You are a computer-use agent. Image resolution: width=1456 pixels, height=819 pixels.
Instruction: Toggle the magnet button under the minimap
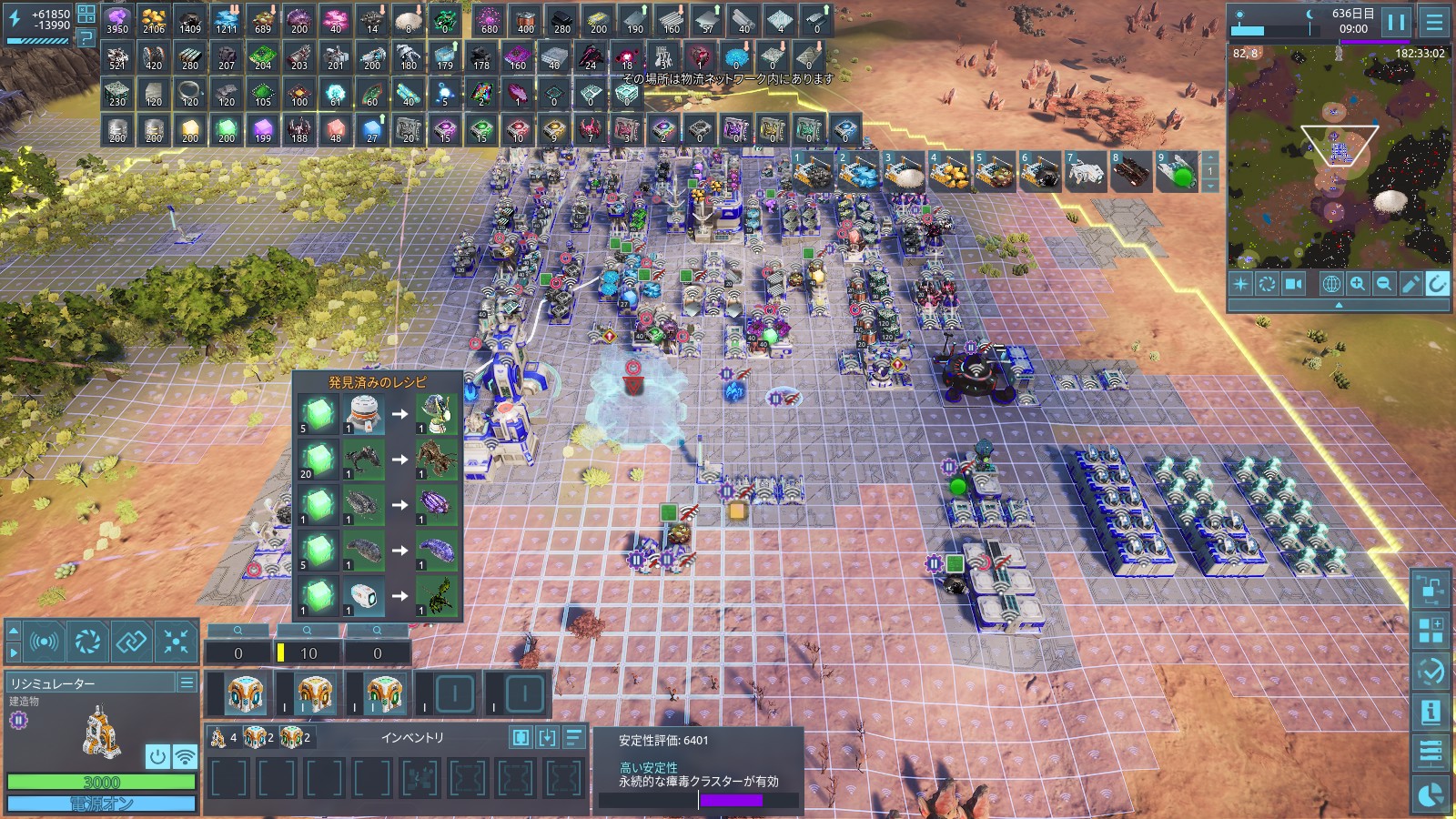tap(1437, 284)
